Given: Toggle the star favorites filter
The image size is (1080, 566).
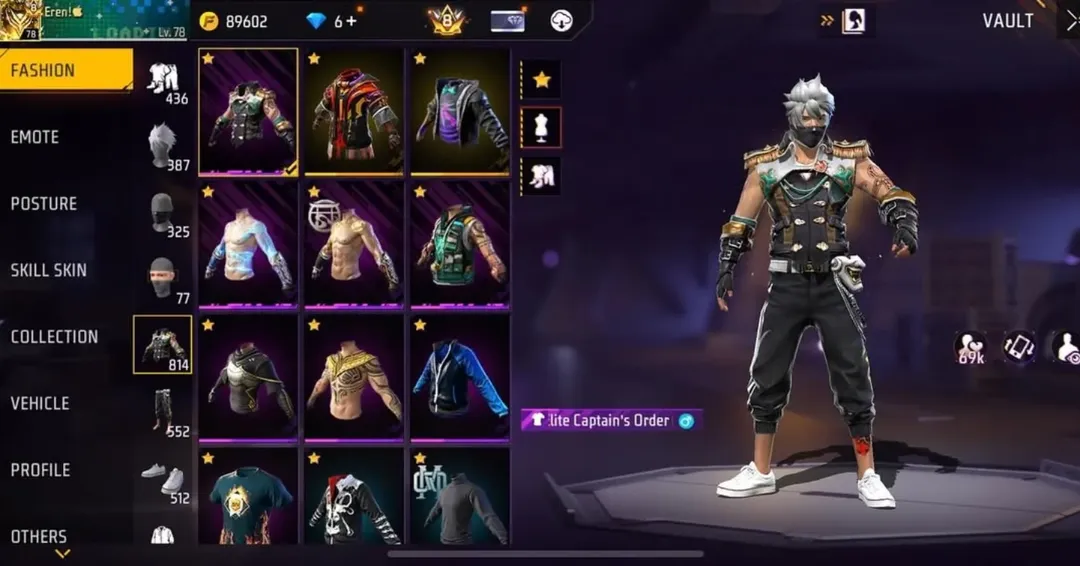Looking at the screenshot, I should coord(541,79).
